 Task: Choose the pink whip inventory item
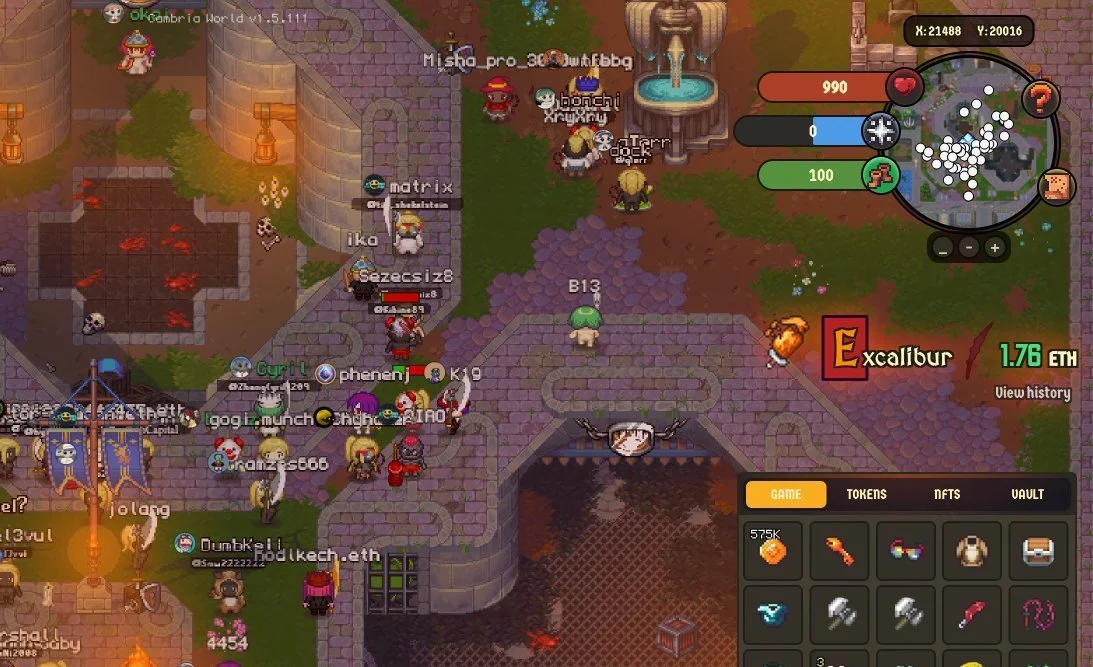pyautogui.click(x=1038, y=615)
